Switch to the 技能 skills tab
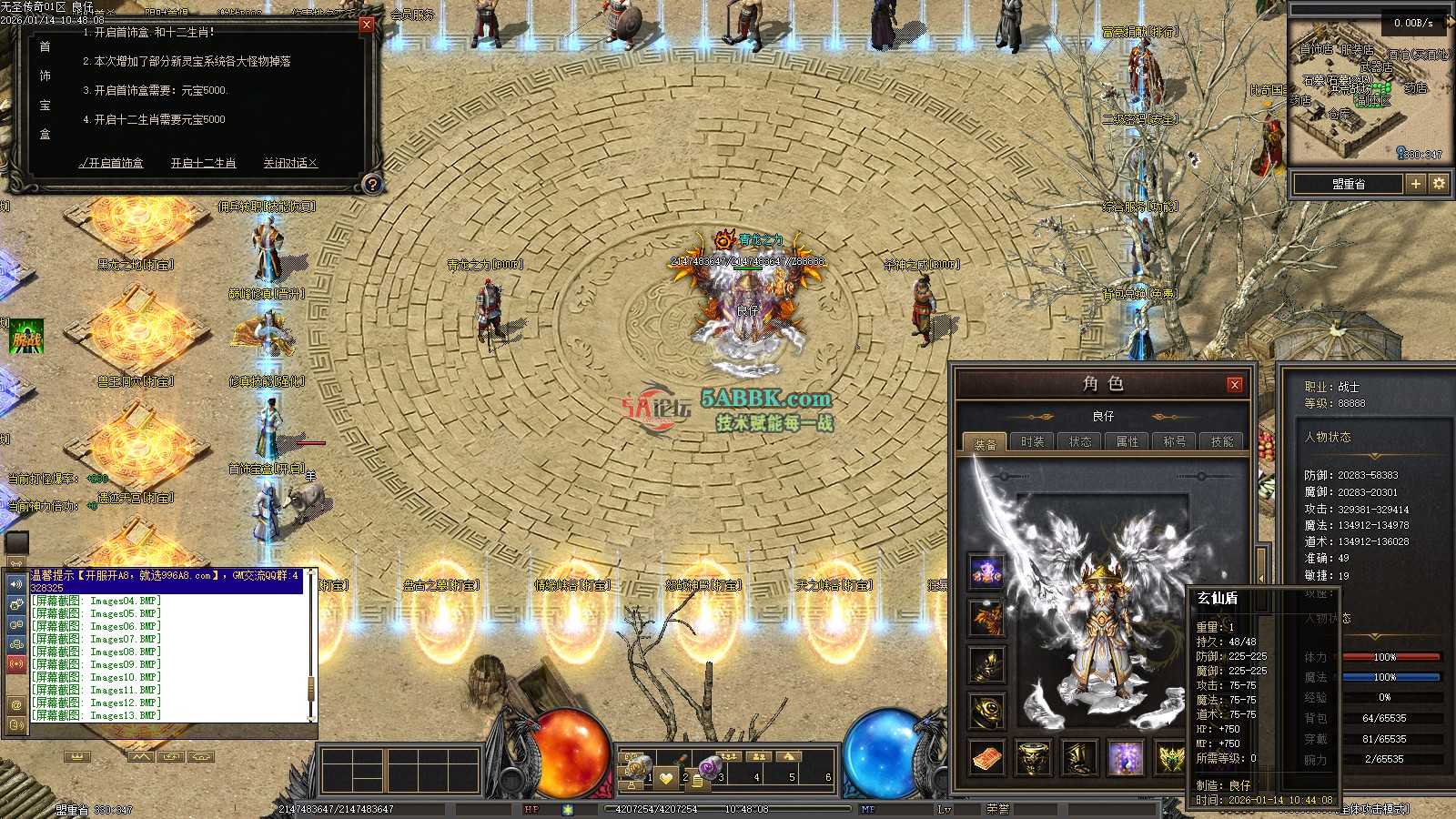 point(1221,441)
